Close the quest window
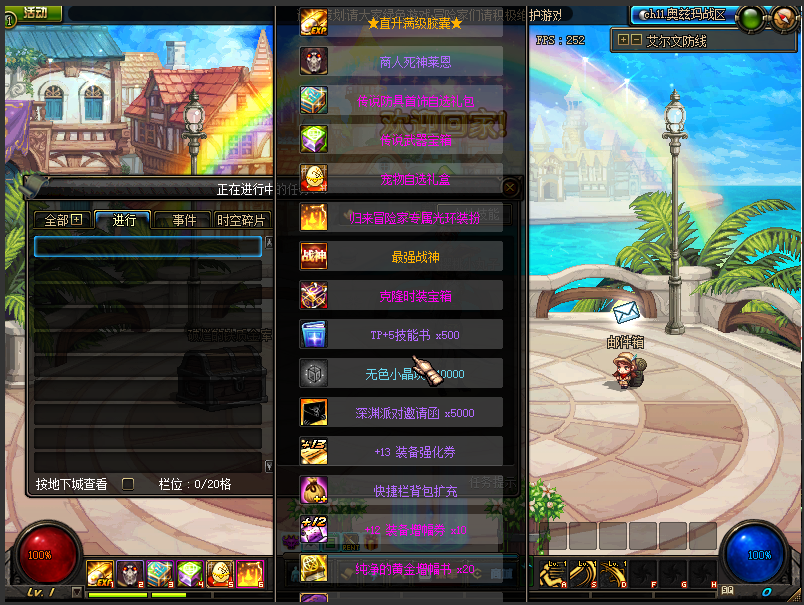Viewport: 804px width, 605px height. click(510, 187)
